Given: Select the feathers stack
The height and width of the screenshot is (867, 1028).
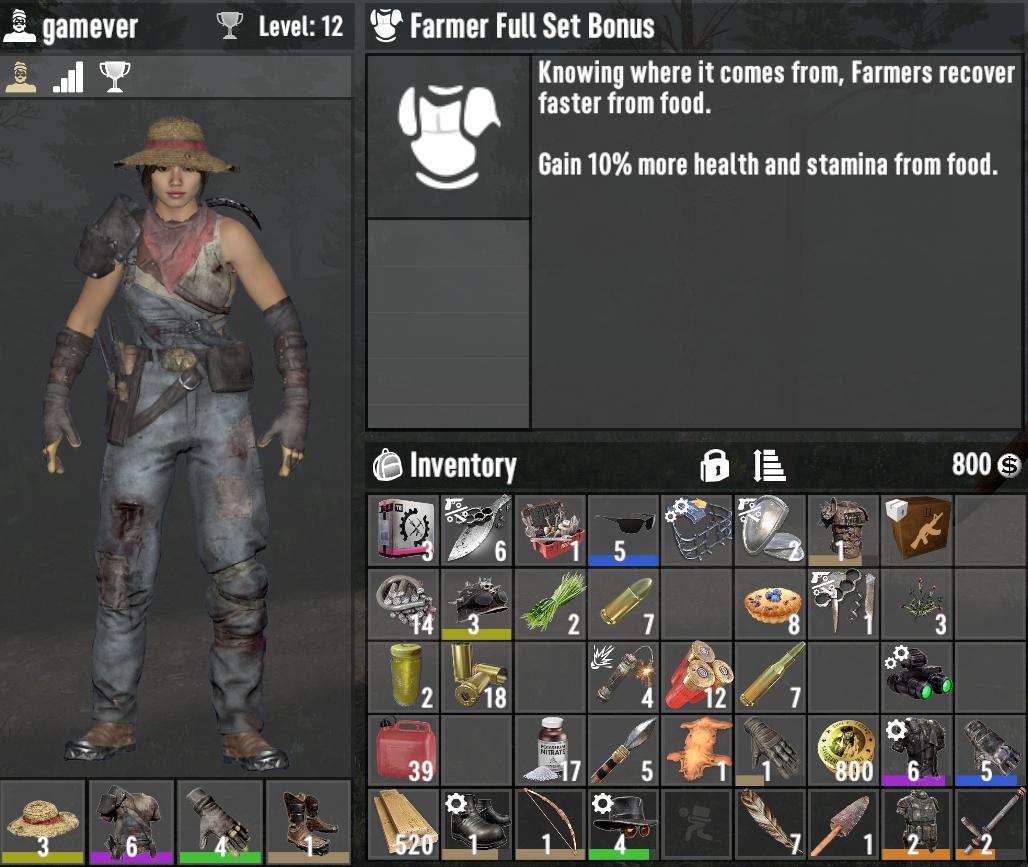Looking at the screenshot, I should click(x=770, y=822).
